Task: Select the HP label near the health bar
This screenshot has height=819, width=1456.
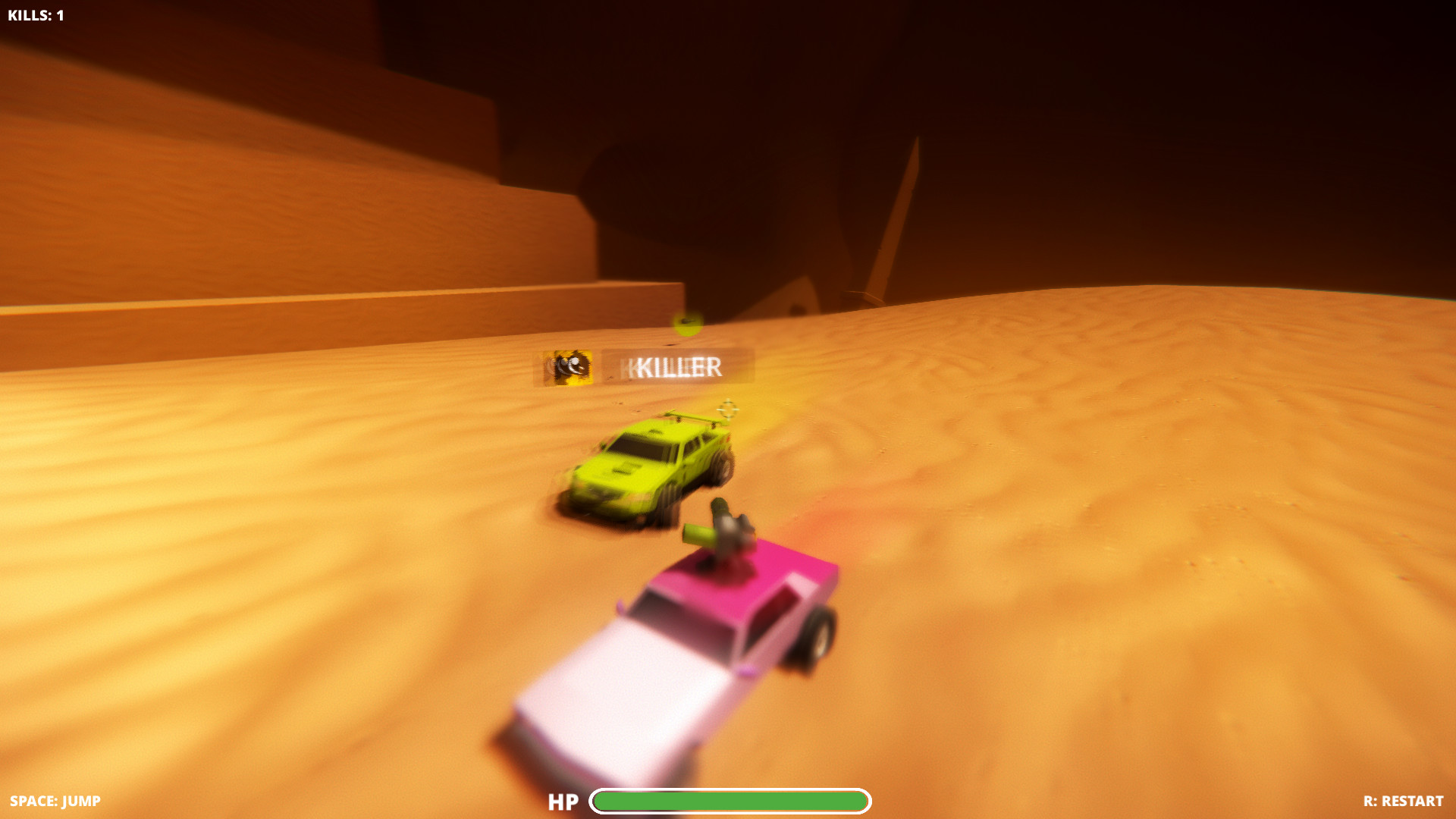Action: coord(563,801)
